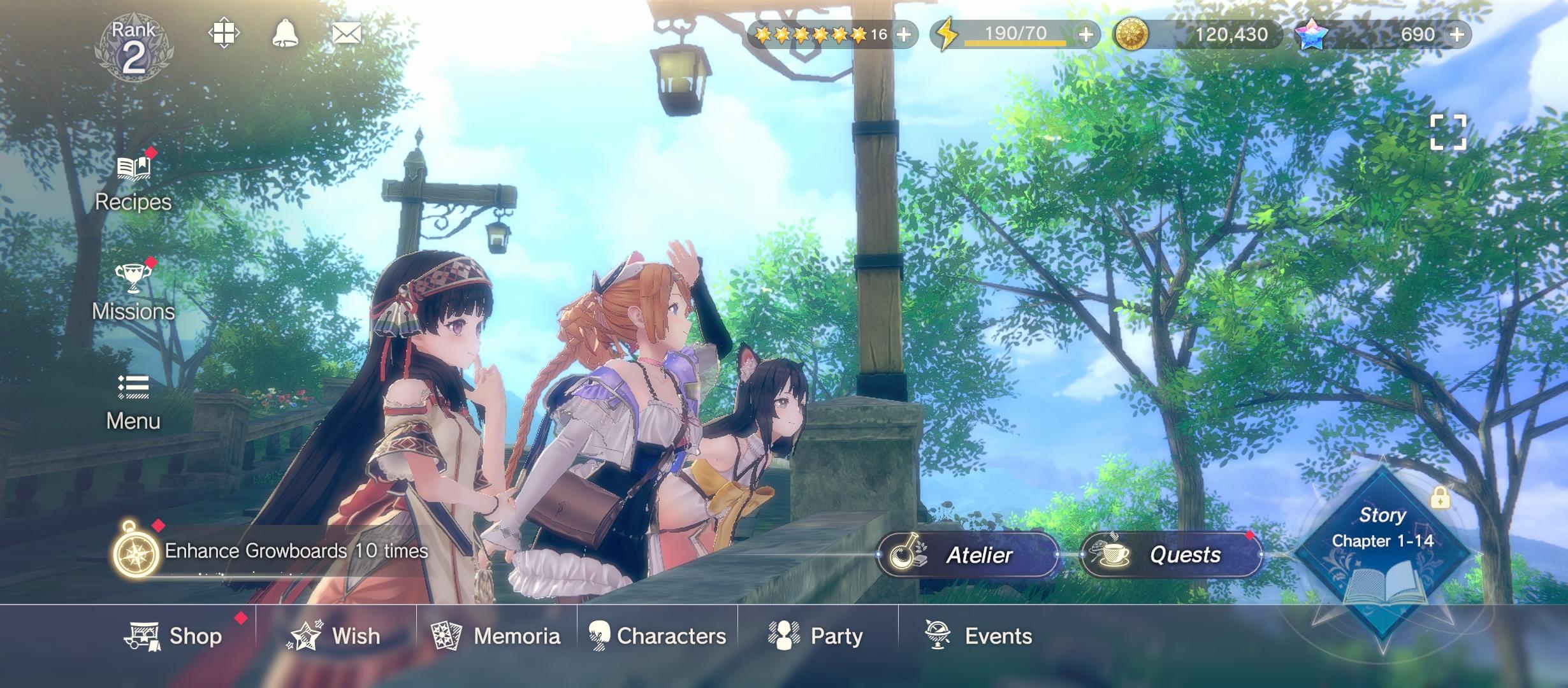
Task: Show the Events screen
Action: coord(978,636)
